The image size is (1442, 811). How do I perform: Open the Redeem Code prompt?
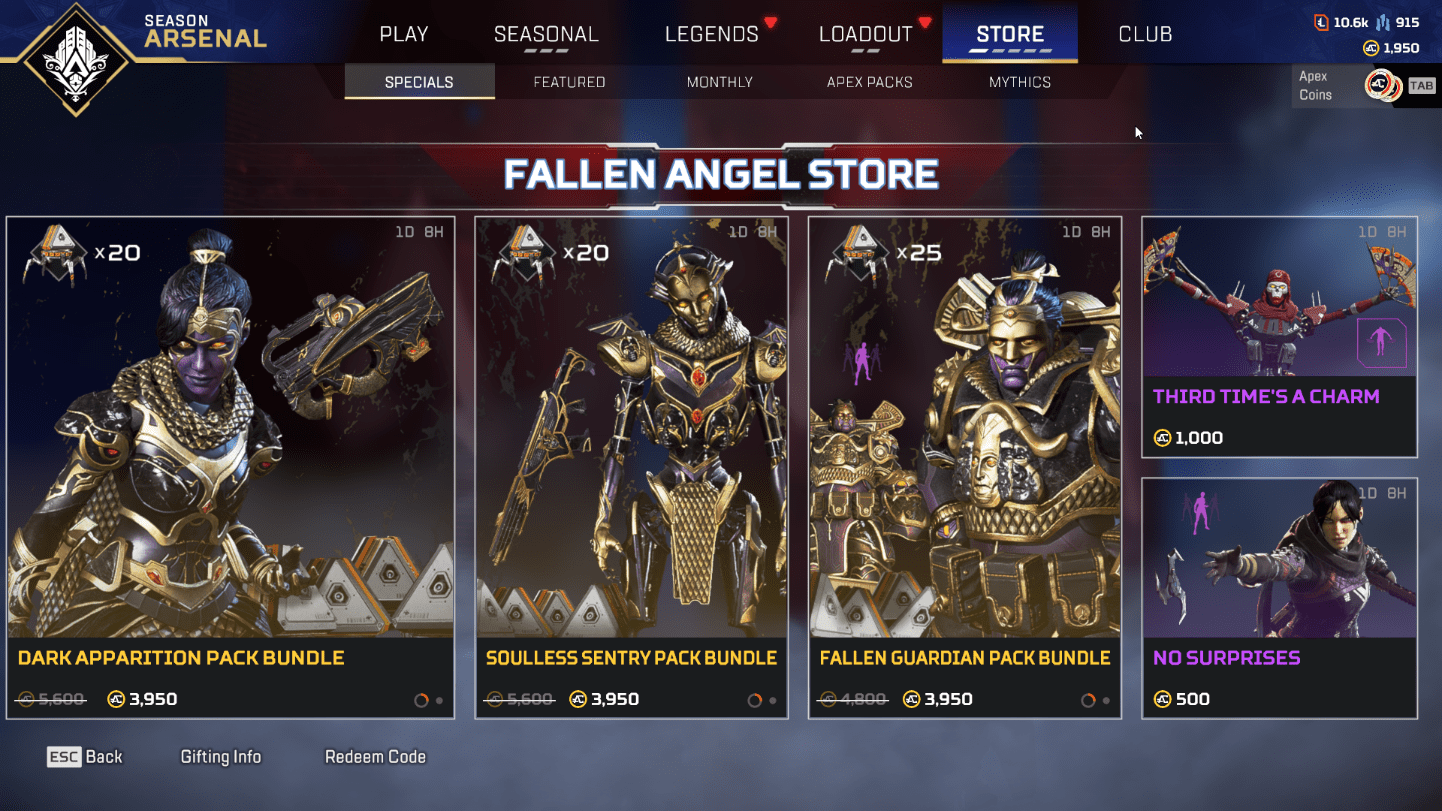click(x=375, y=757)
